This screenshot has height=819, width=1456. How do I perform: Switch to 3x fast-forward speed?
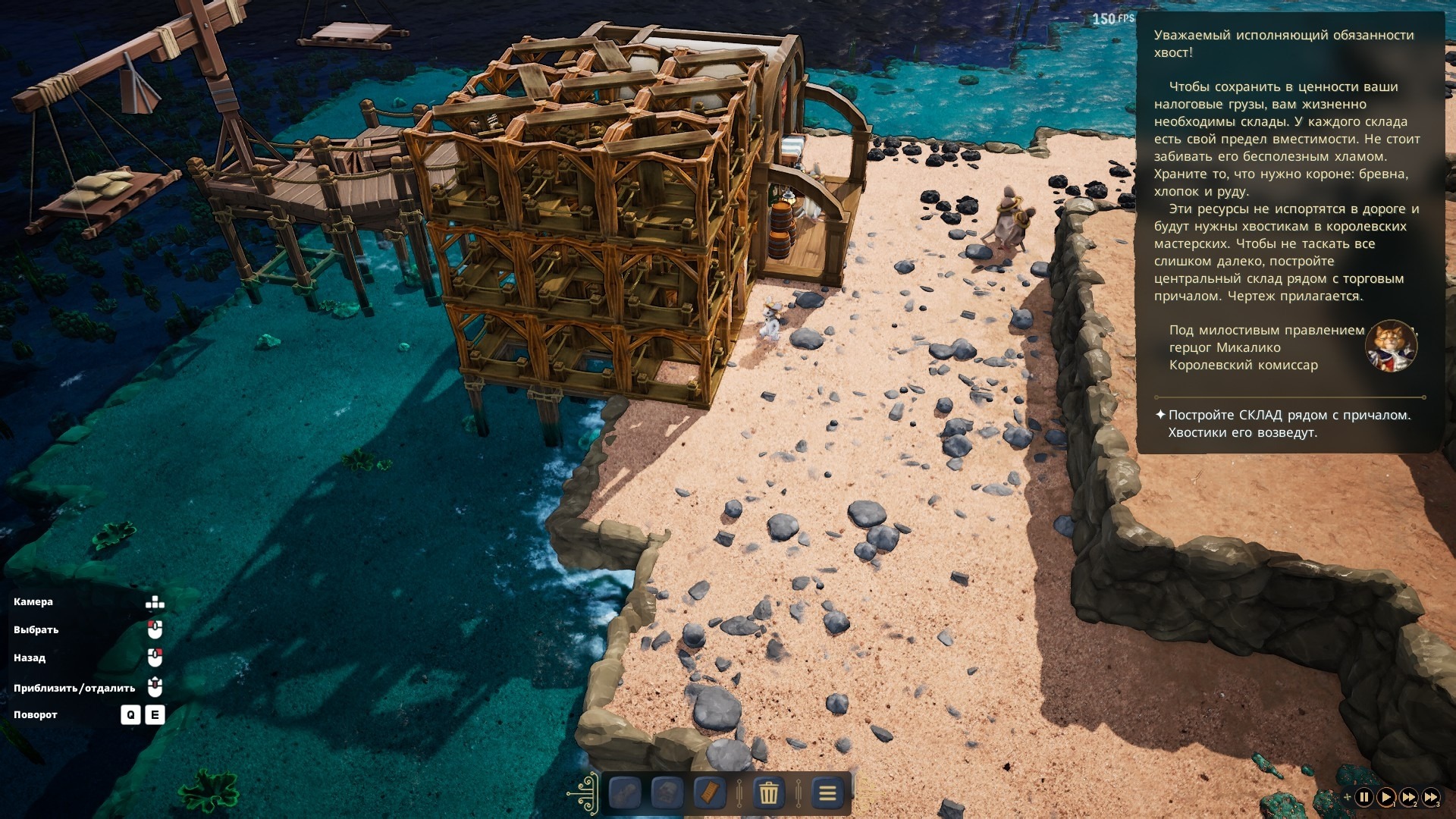(x=1430, y=797)
